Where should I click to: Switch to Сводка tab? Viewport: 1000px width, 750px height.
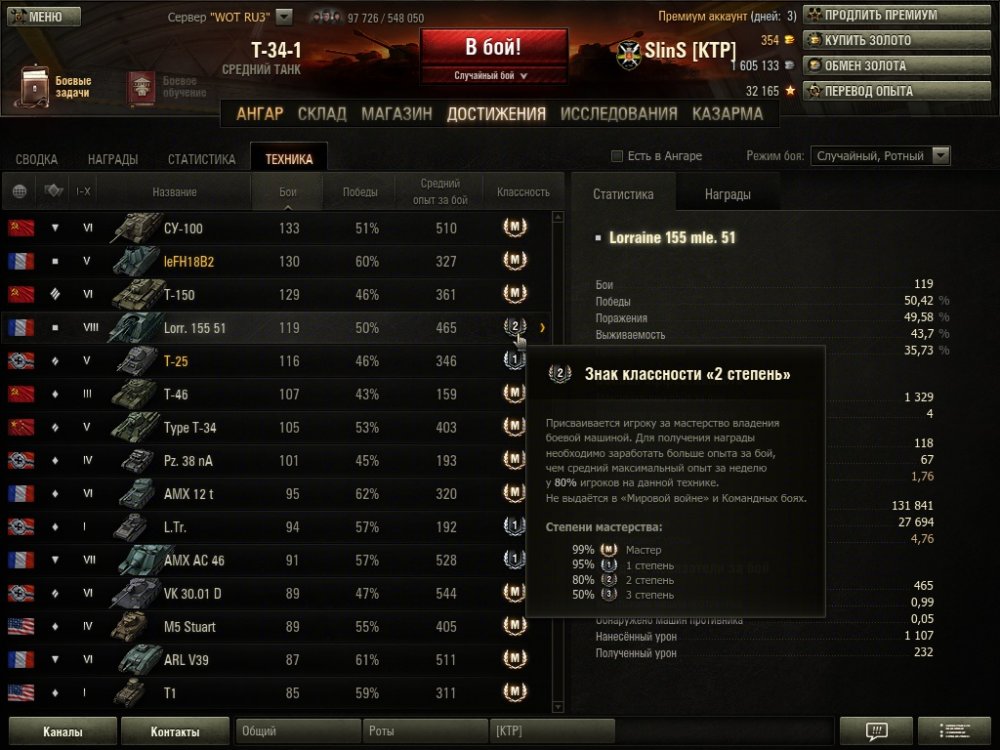point(37,159)
